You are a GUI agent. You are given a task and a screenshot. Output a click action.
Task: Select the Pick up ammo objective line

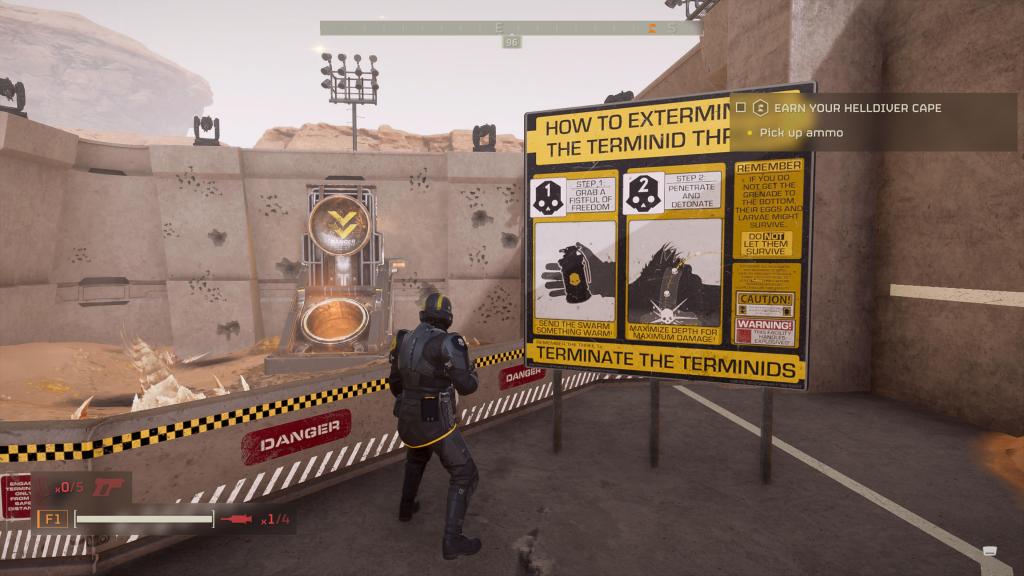800,133
